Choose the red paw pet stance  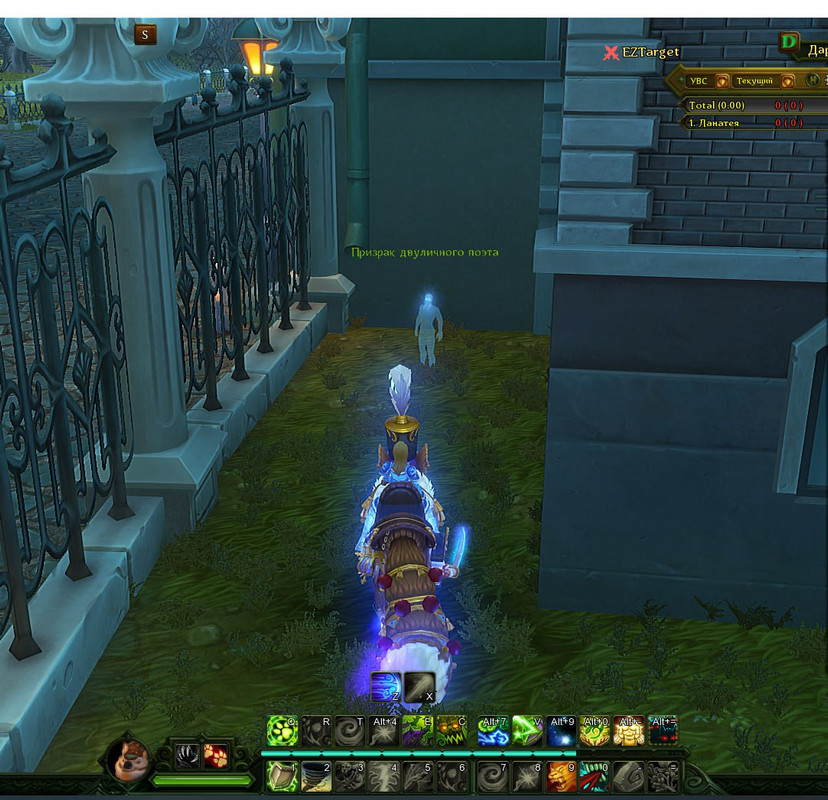pyautogui.click(x=216, y=756)
